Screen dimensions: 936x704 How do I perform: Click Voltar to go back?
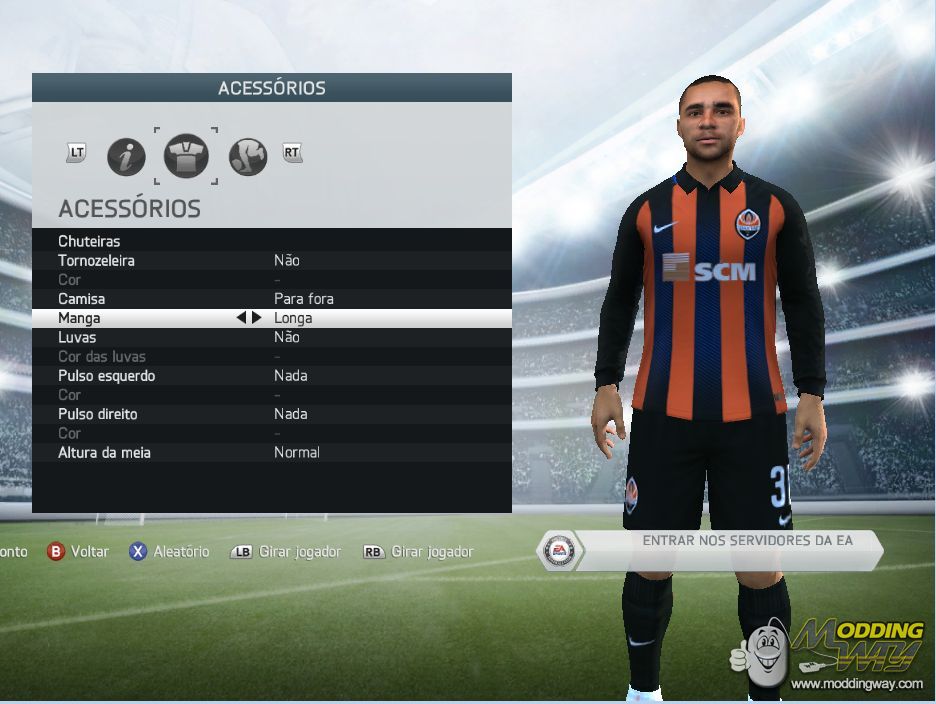click(x=78, y=552)
